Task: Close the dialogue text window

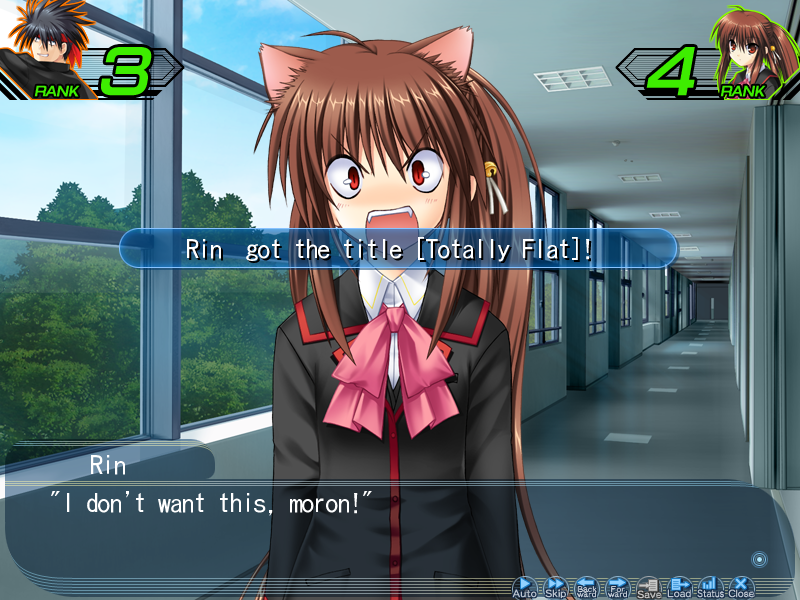Action: click(741, 585)
